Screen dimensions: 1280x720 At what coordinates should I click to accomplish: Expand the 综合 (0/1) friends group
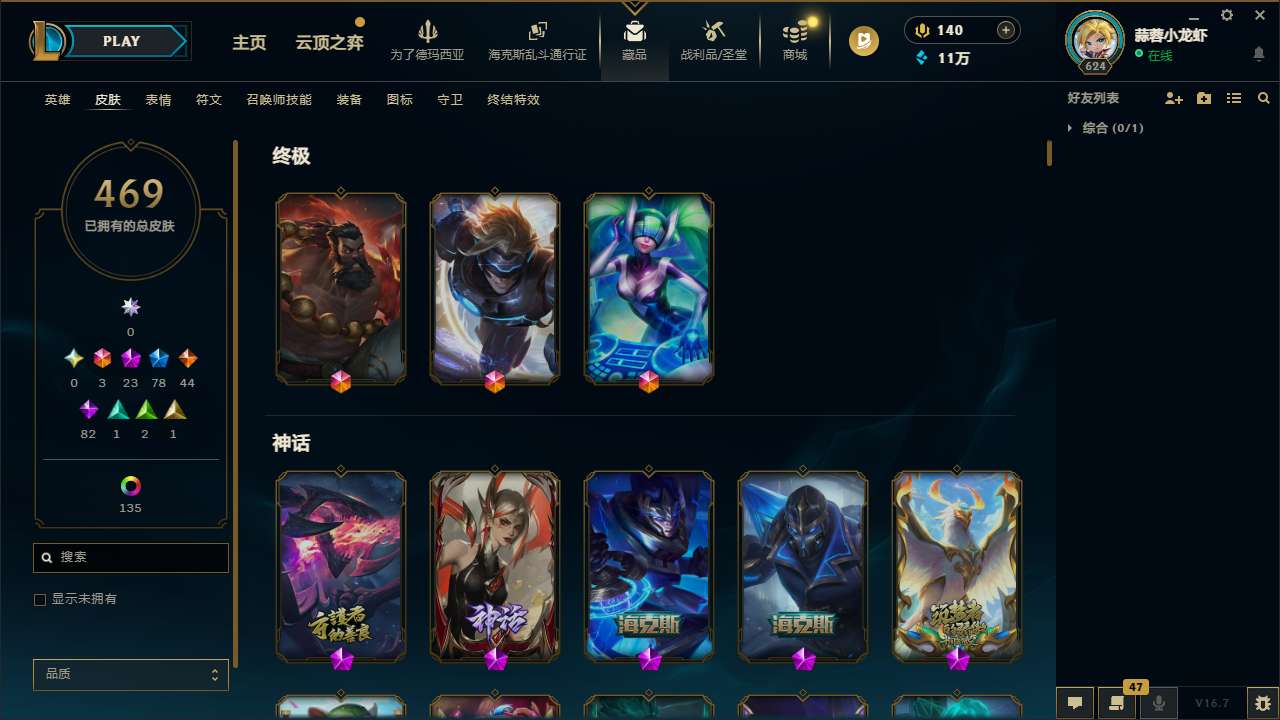1073,128
